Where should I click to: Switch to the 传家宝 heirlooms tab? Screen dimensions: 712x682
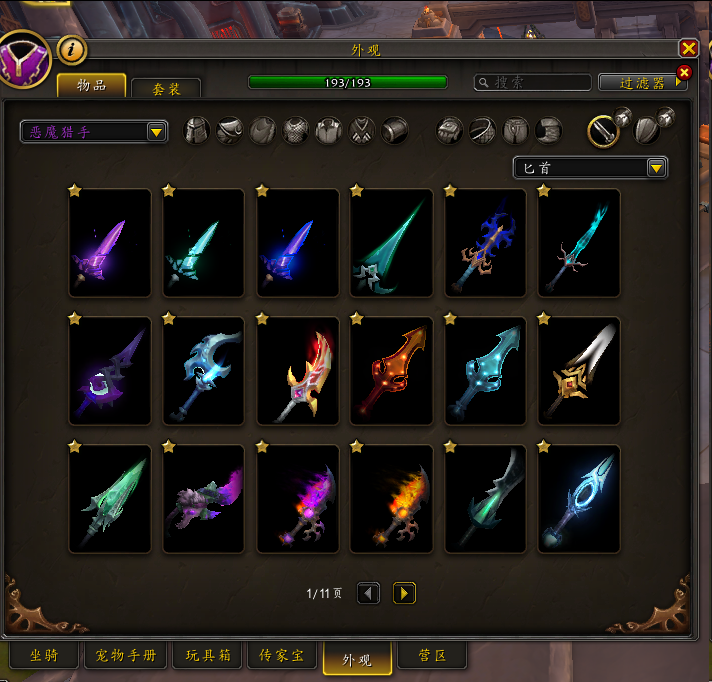(282, 656)
